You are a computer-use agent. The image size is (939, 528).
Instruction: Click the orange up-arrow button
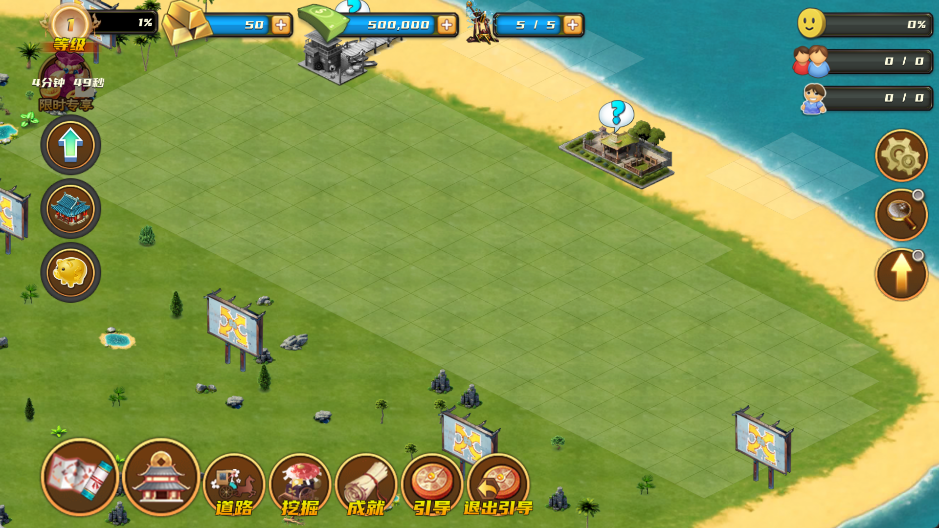[x=901, y=274]
